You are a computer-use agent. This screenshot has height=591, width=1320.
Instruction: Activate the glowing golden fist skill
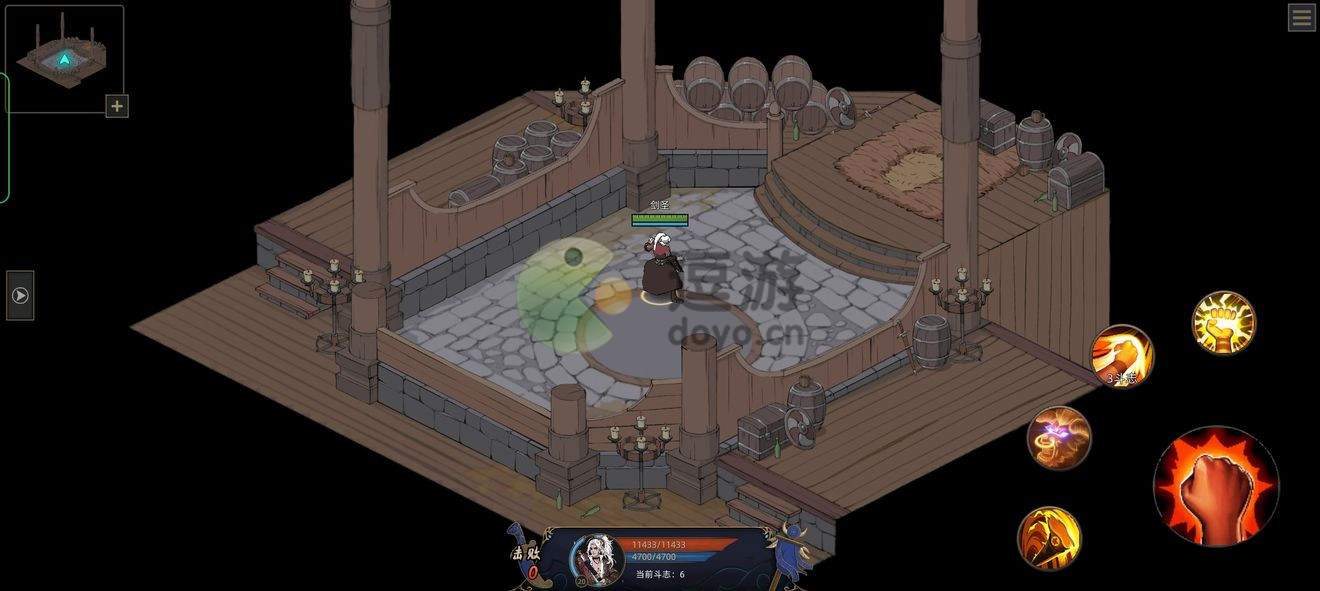coord(1223,323)
